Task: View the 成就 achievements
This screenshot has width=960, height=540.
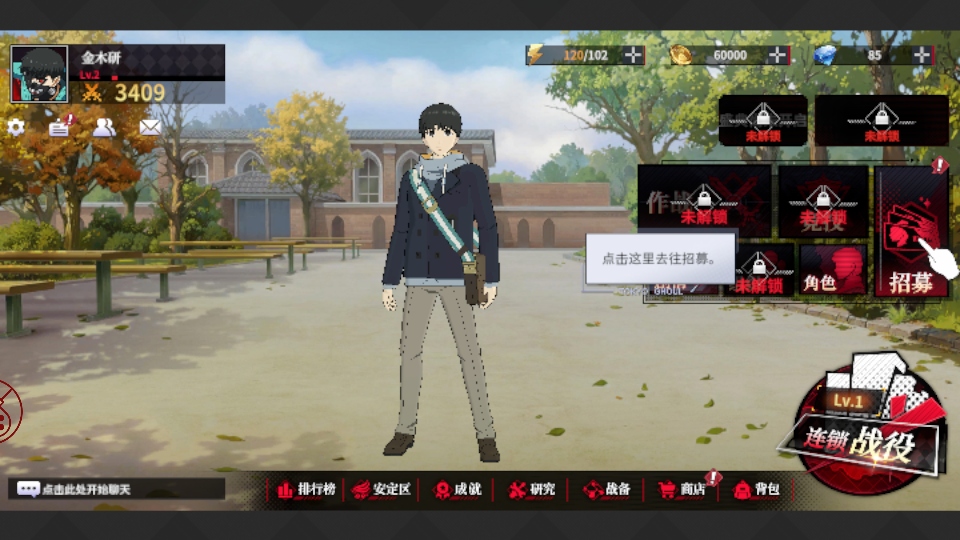Action: [x=458, y=489]
